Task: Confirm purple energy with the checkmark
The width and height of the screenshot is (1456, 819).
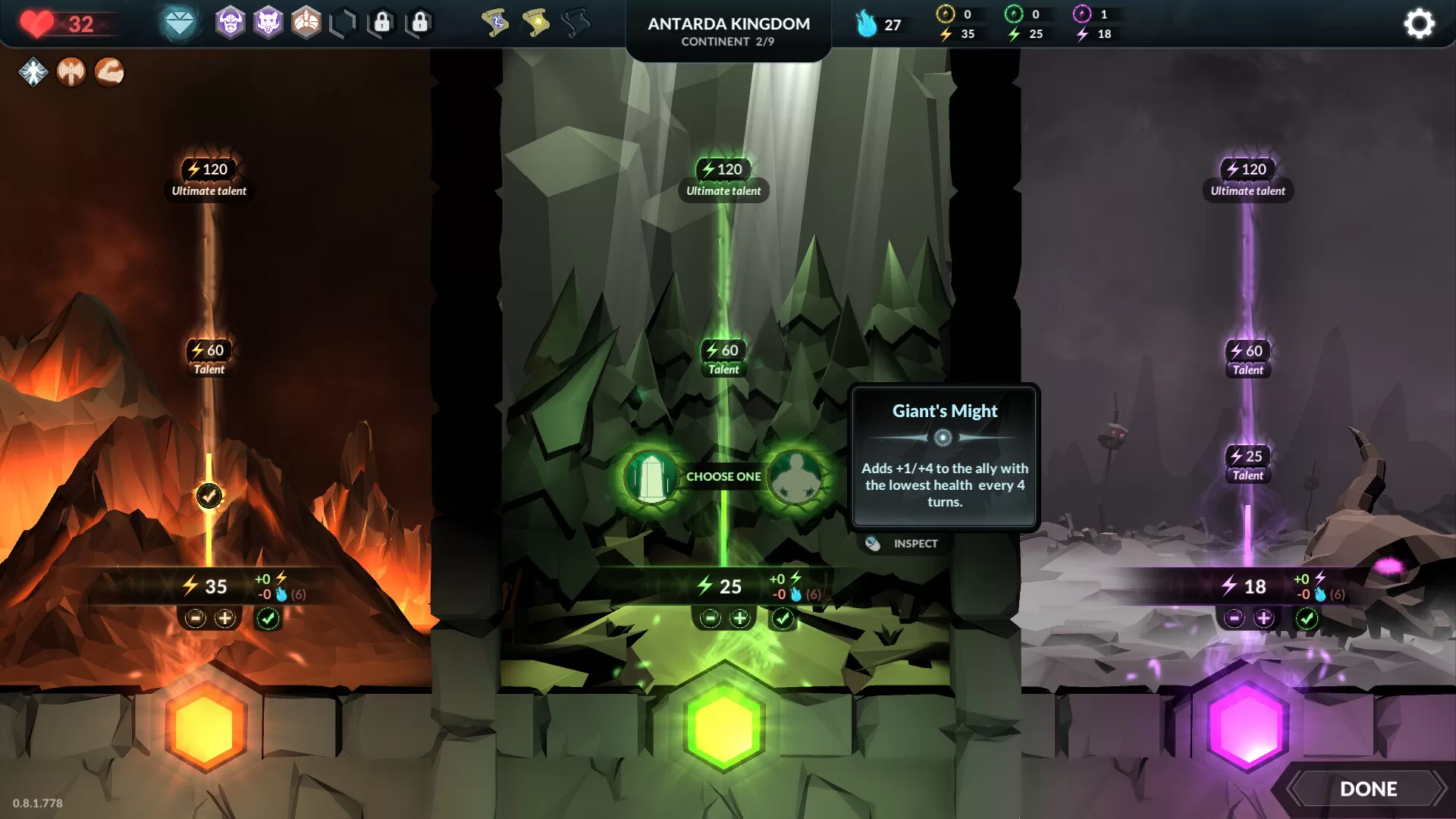Action: 1307,618
